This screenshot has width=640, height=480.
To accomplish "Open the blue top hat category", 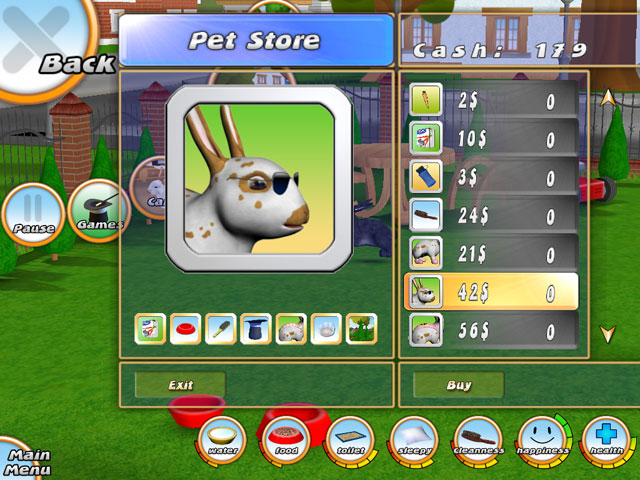I will tap(255, 328).
